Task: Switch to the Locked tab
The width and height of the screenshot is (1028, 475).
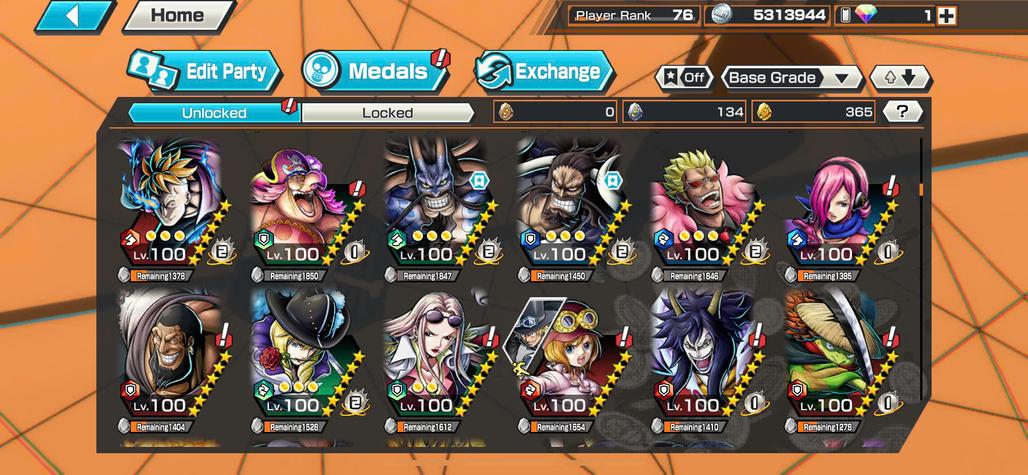Action: coord(387,112)
